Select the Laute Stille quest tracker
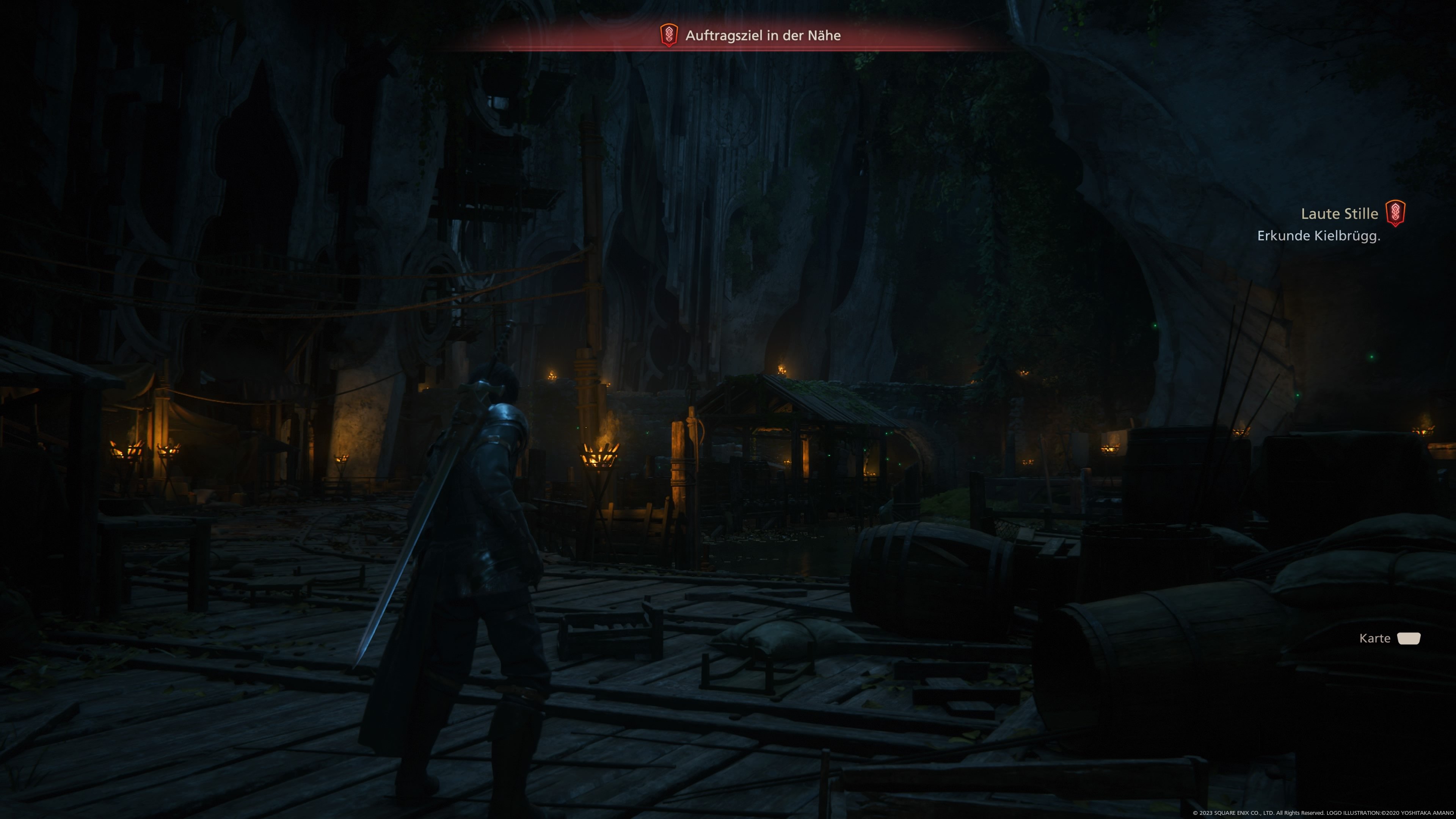1456x819 pixels. (x=1339, y=213)
